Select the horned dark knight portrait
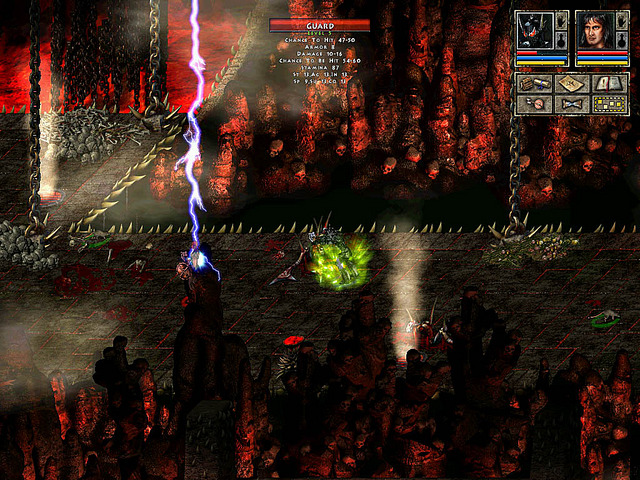The height and width of the screenshot is (480, 640). [x=536, y=31]
